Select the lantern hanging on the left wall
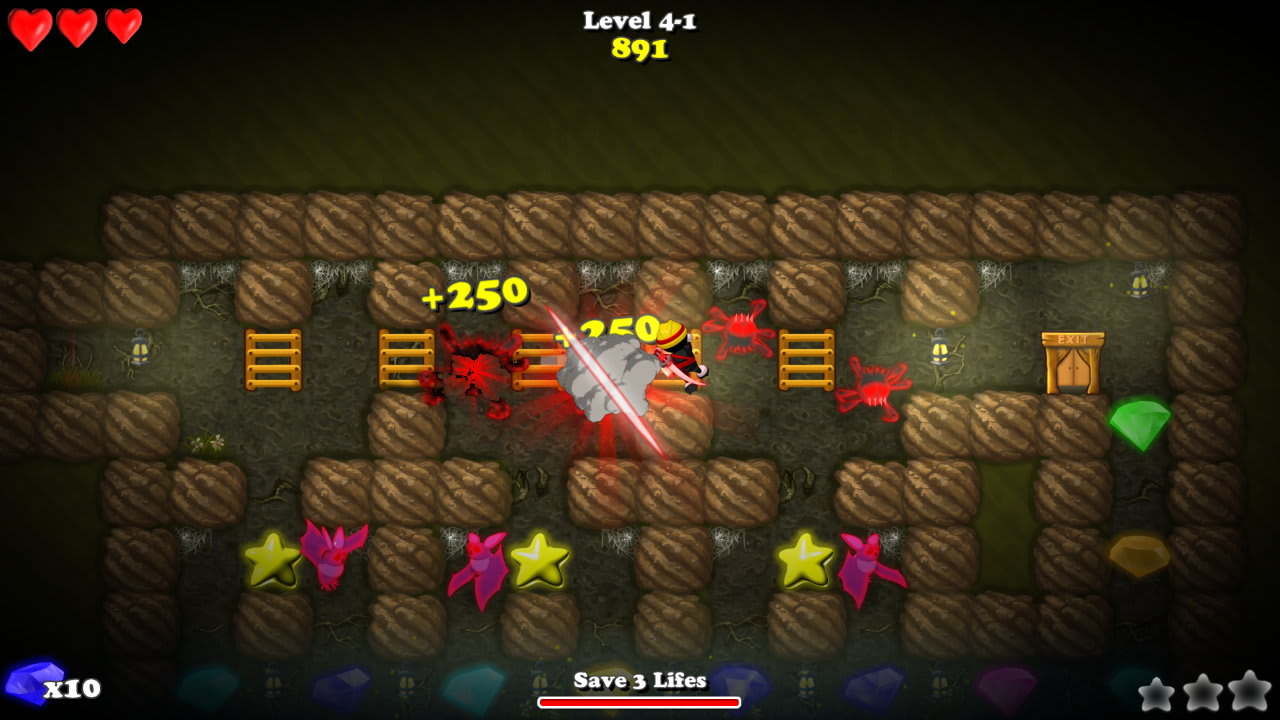 (x=138, y=348)
